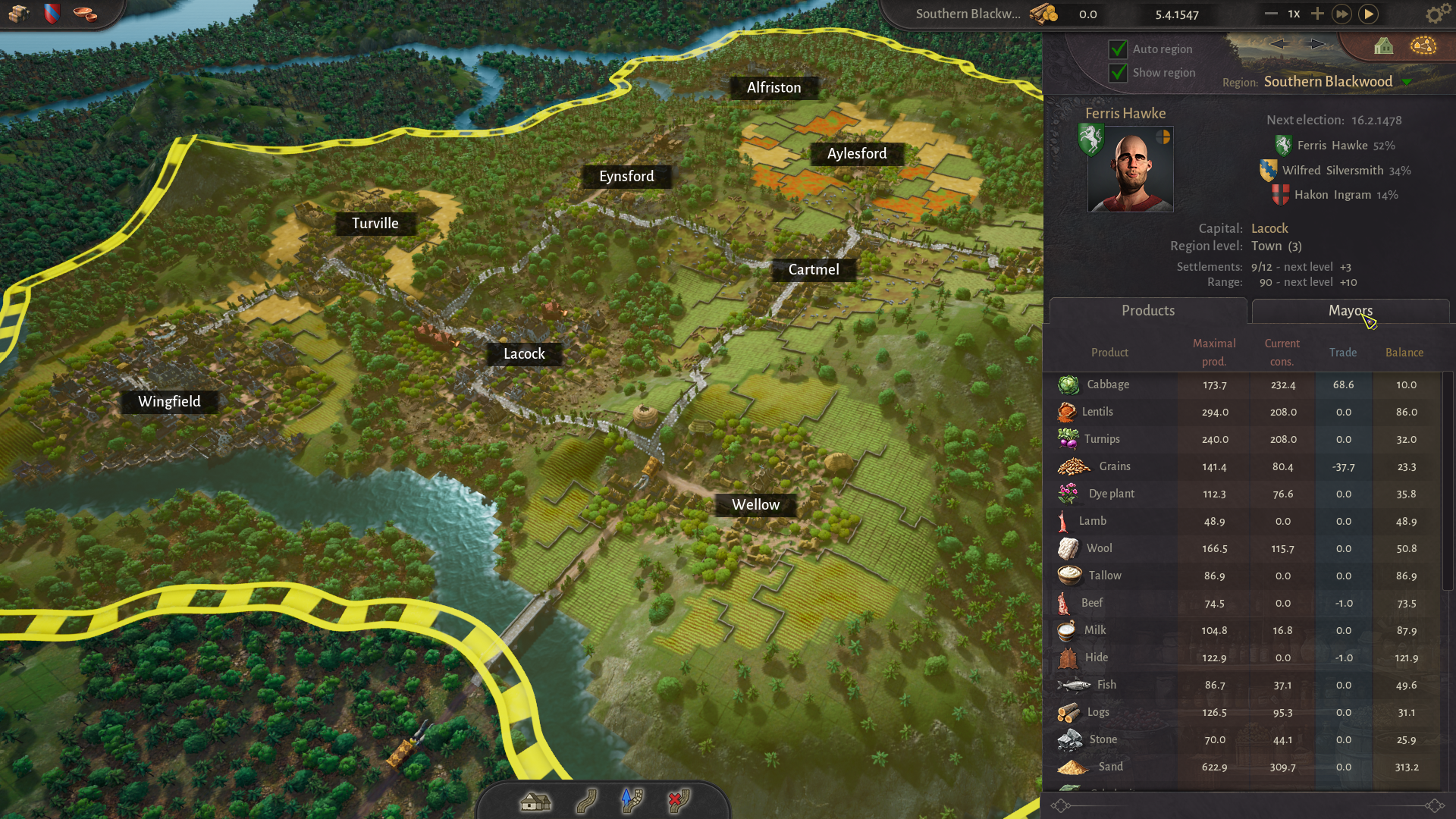The width and height of the screenshot is (1456, 819).
Task: Go to the next region with right arrow
Action: point(1316,44)
